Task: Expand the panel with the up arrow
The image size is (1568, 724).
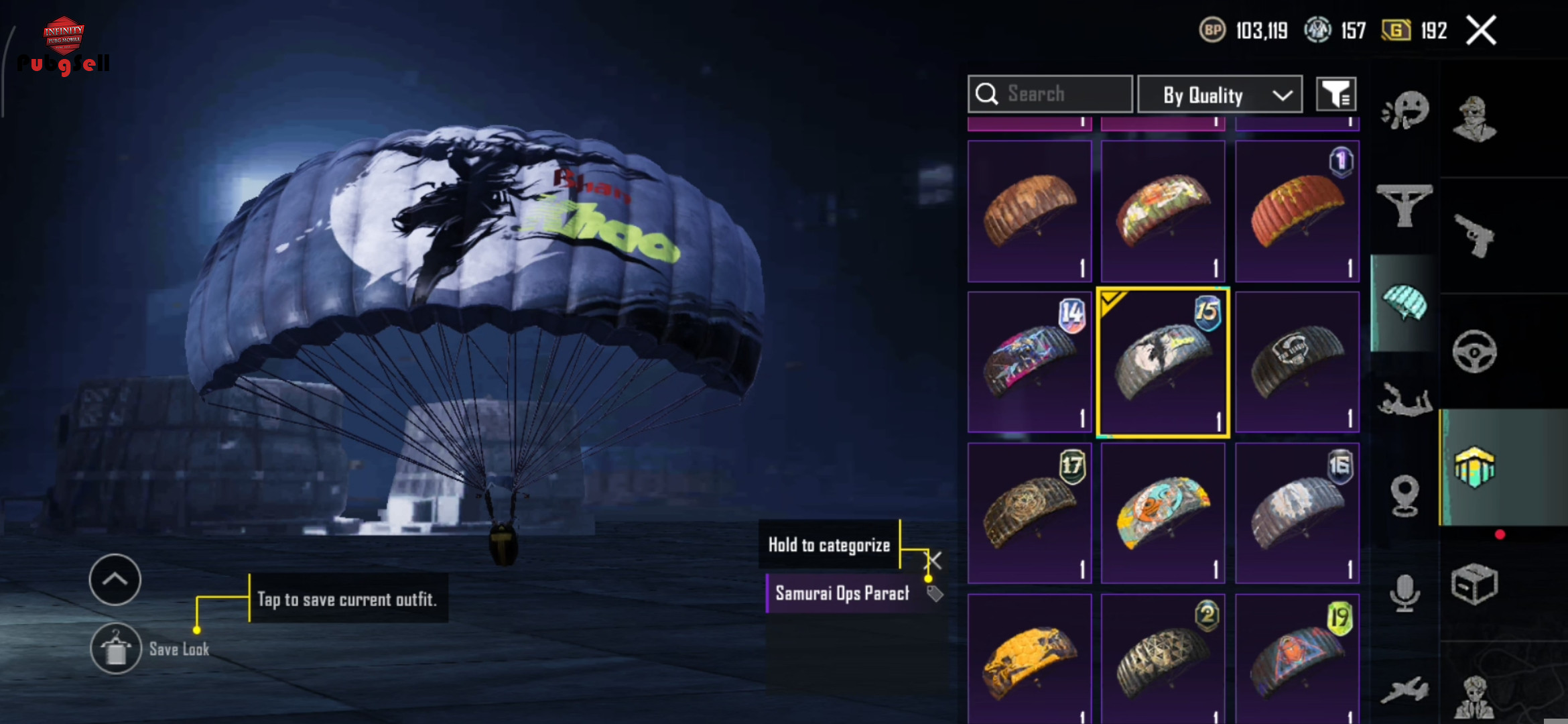Action: click(x=115, y=579)
